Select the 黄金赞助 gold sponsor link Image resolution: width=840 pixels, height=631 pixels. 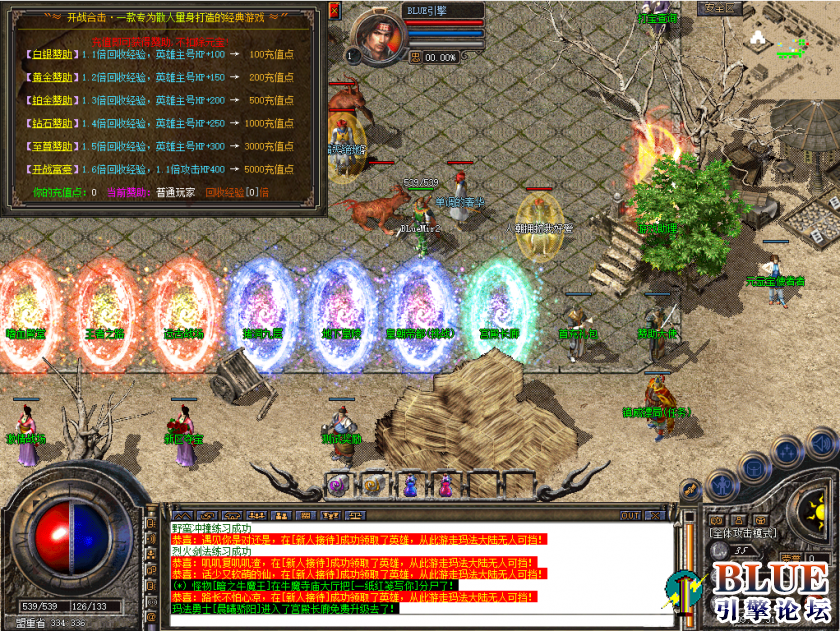coord(47,77)
